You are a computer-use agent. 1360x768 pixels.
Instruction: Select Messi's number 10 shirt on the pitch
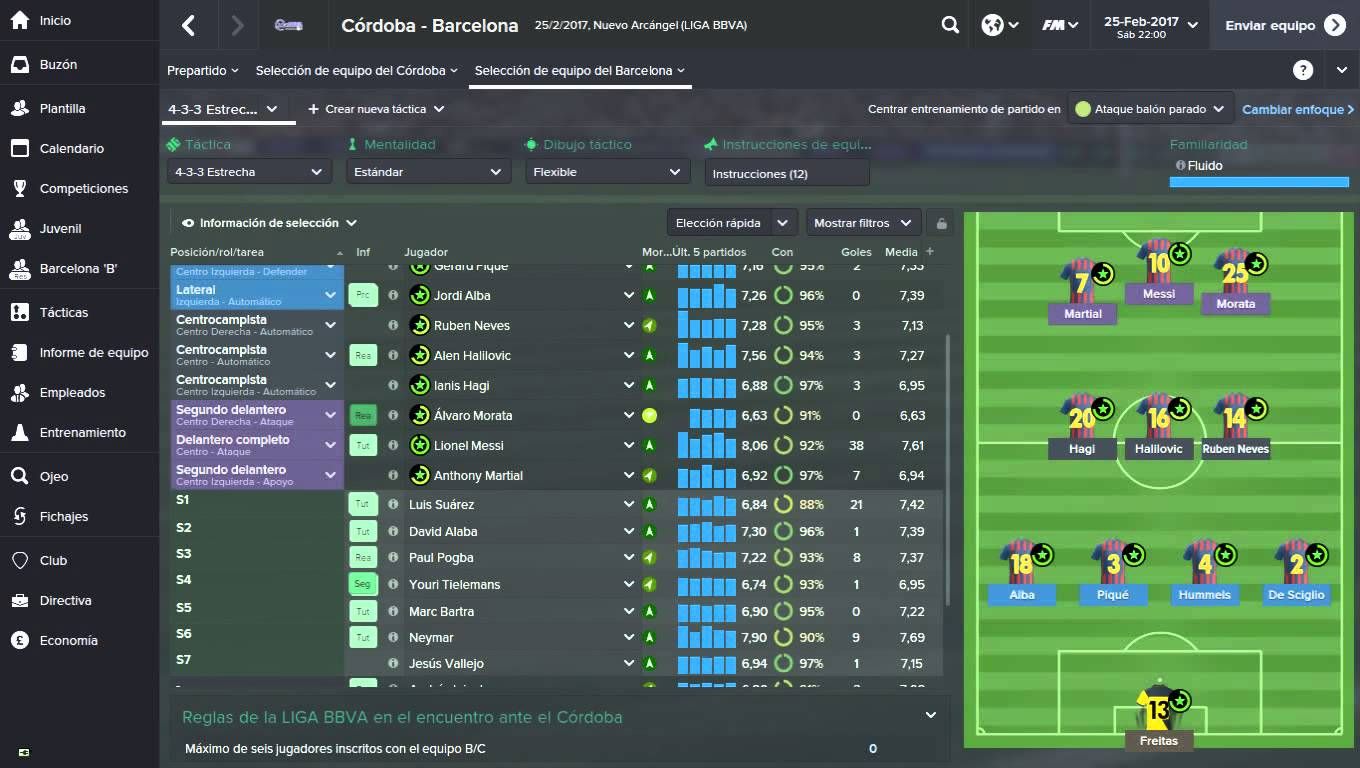[x=1159, y=260]
